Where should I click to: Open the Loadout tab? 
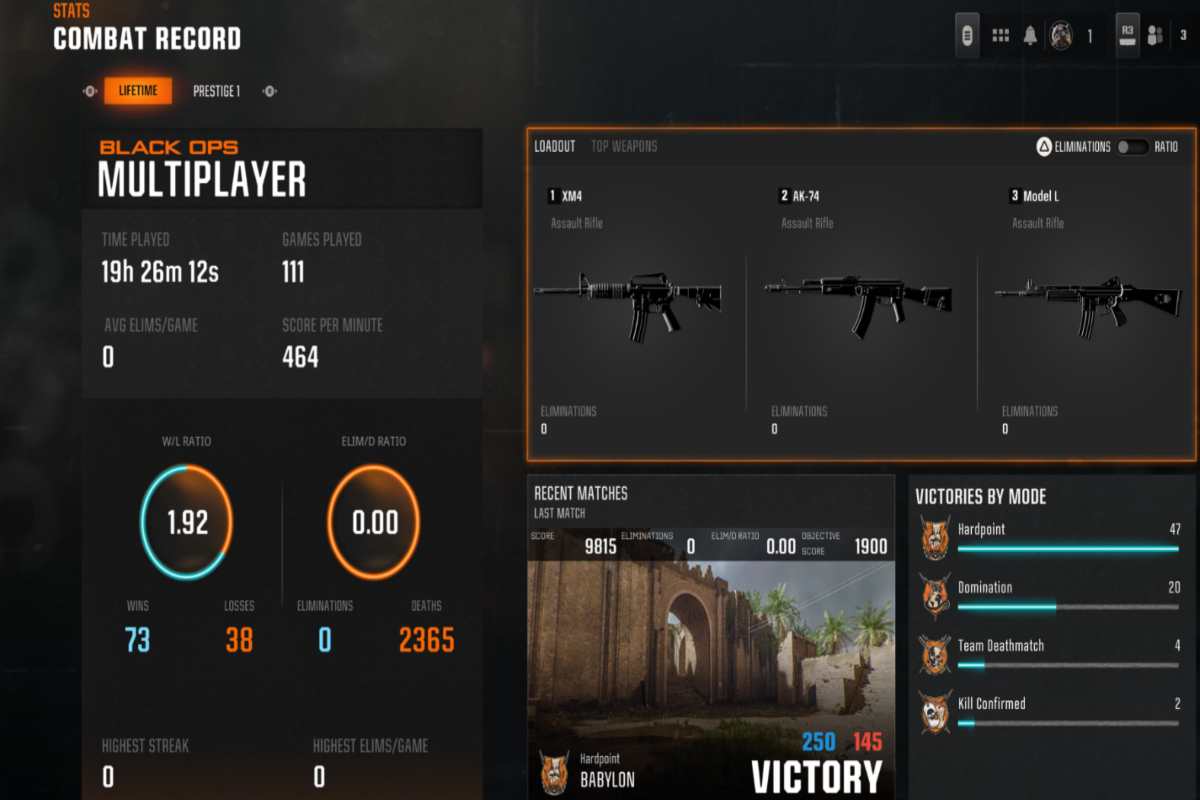click(555, 146)
